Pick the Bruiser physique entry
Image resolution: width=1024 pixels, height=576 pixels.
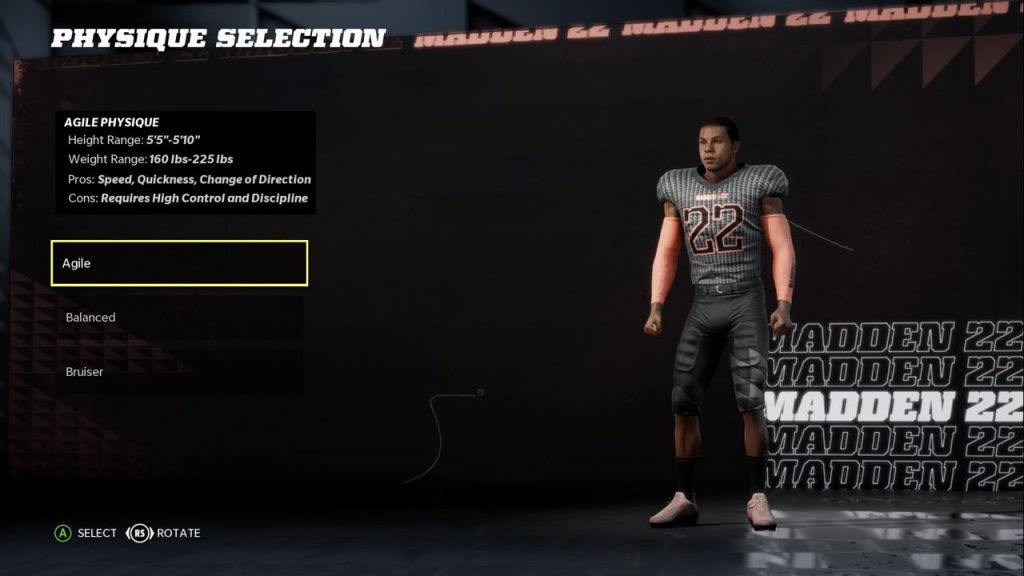pyautogui.click(x=179, y=371)
